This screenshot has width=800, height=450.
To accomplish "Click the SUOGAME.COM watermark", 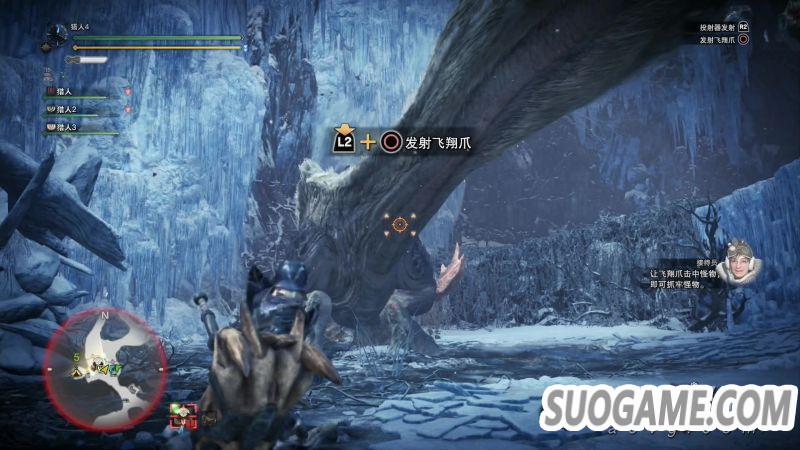I will pos(668,410).
